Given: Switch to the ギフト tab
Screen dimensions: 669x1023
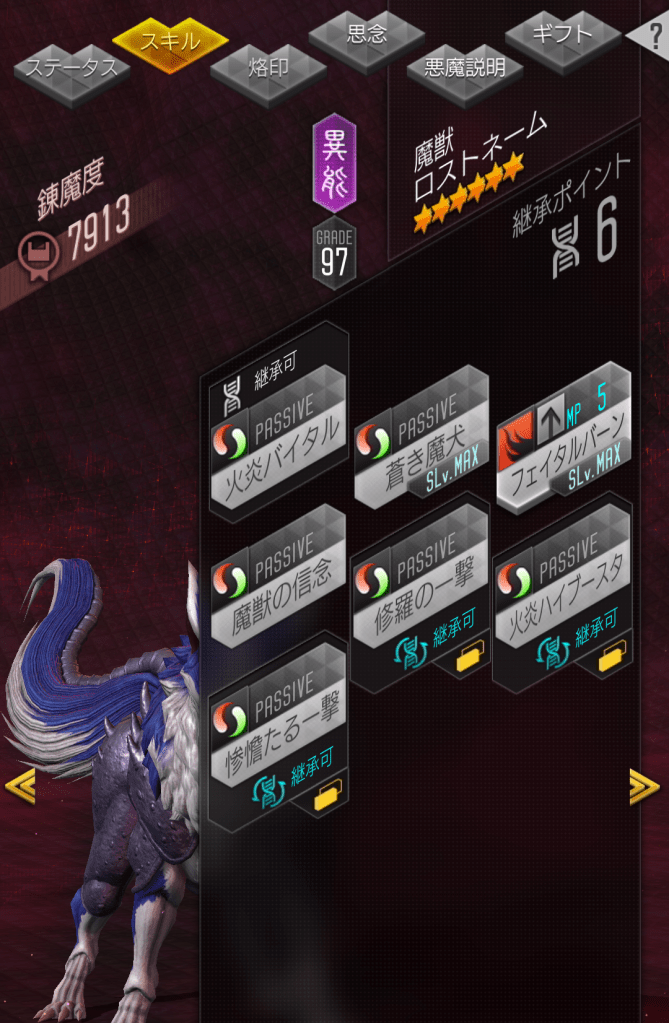Looking at the screenshot, I should (x=563, y=34).
